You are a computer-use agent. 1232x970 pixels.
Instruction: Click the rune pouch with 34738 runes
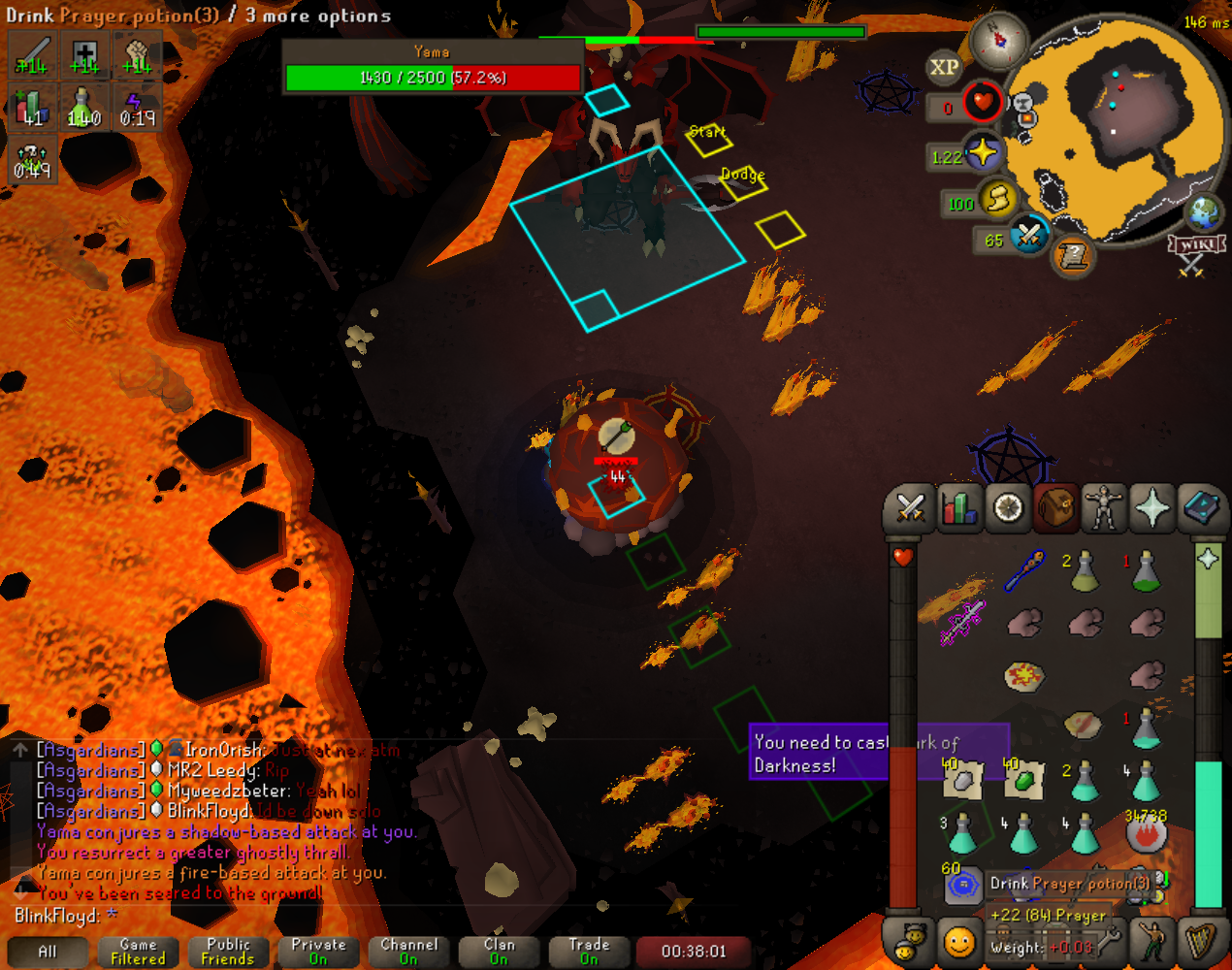[x=1146, y=832]
